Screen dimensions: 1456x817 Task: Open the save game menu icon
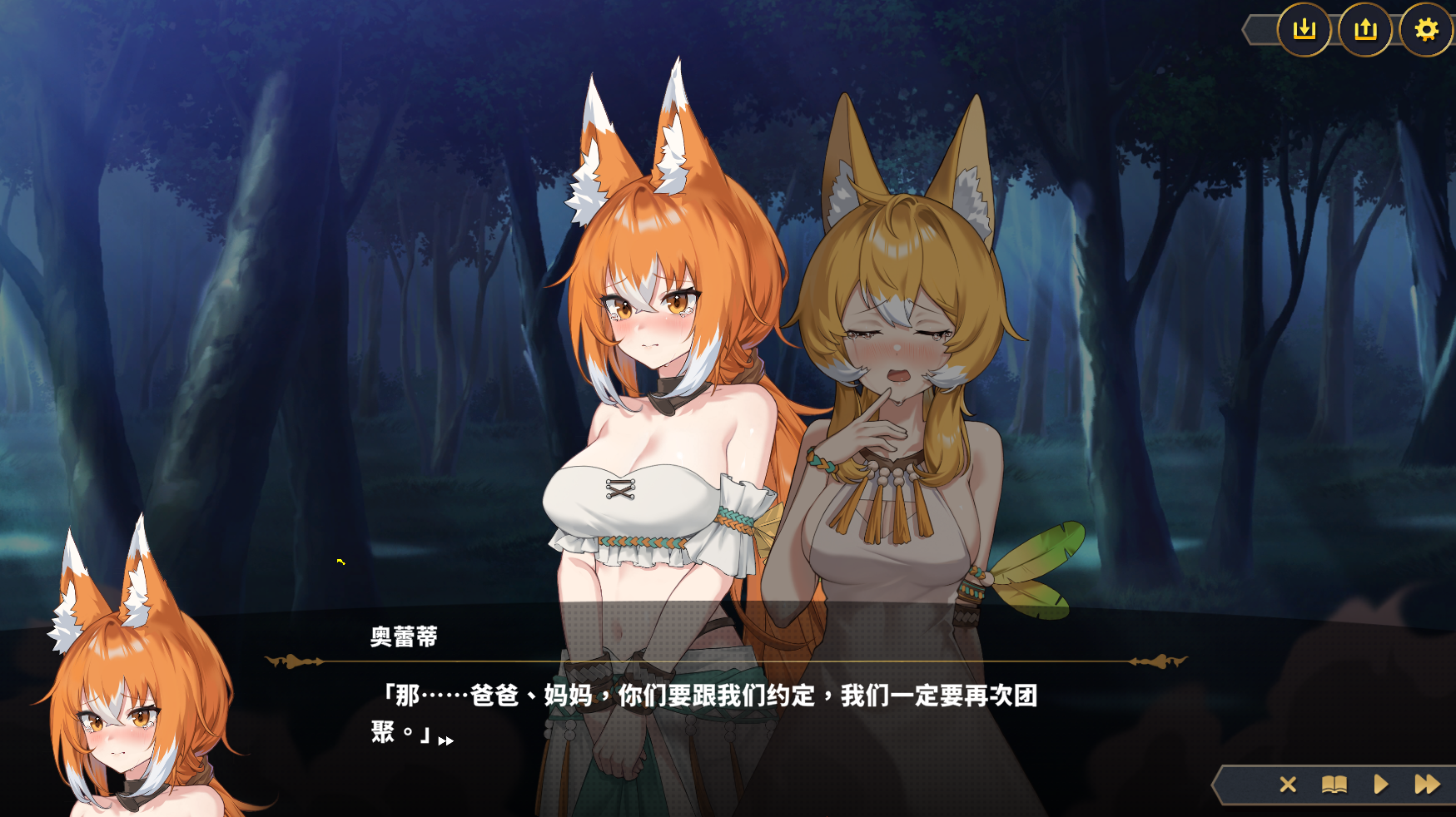[1304, 30]
